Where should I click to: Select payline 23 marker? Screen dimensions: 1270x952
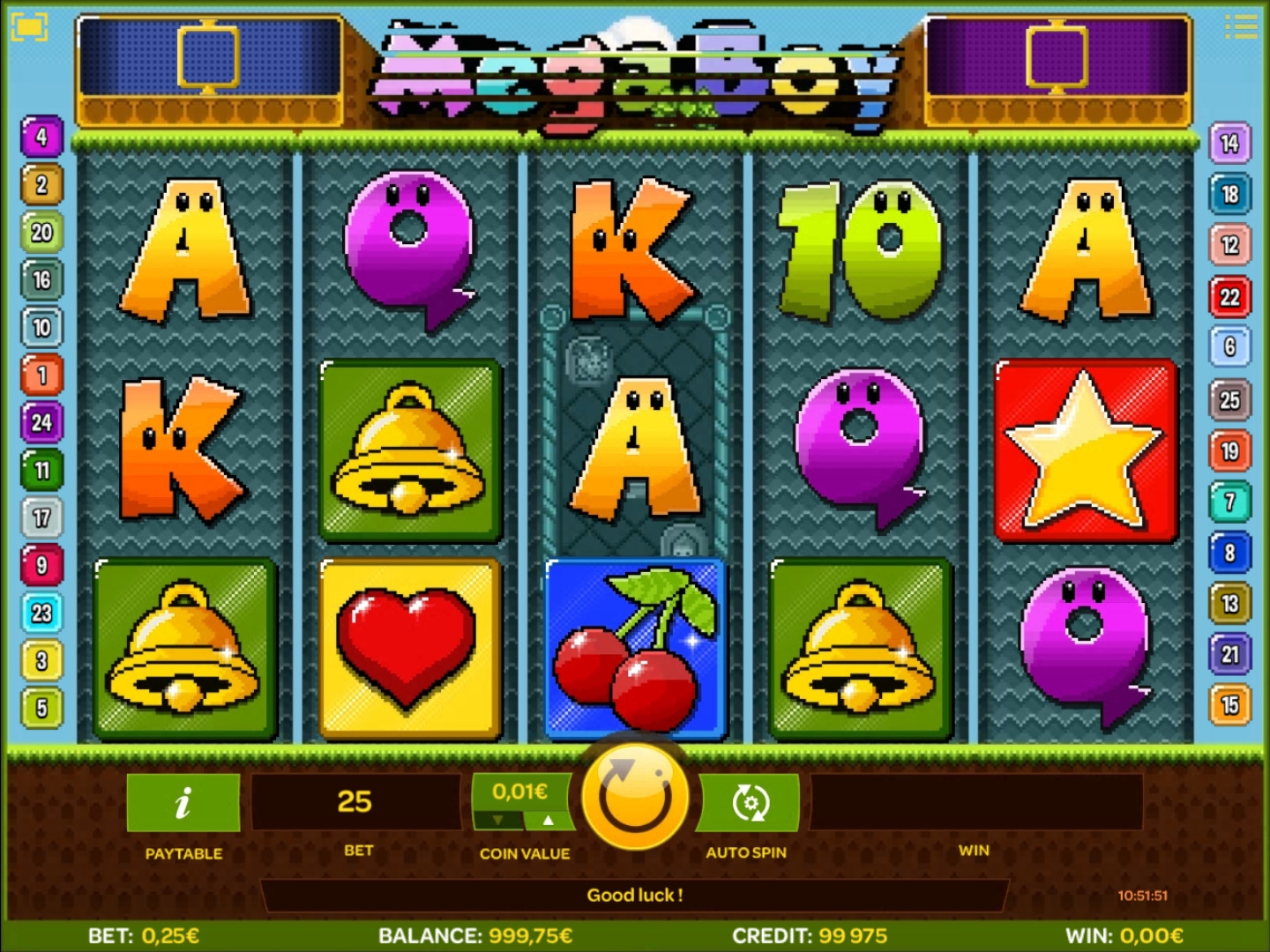point(41,614)
